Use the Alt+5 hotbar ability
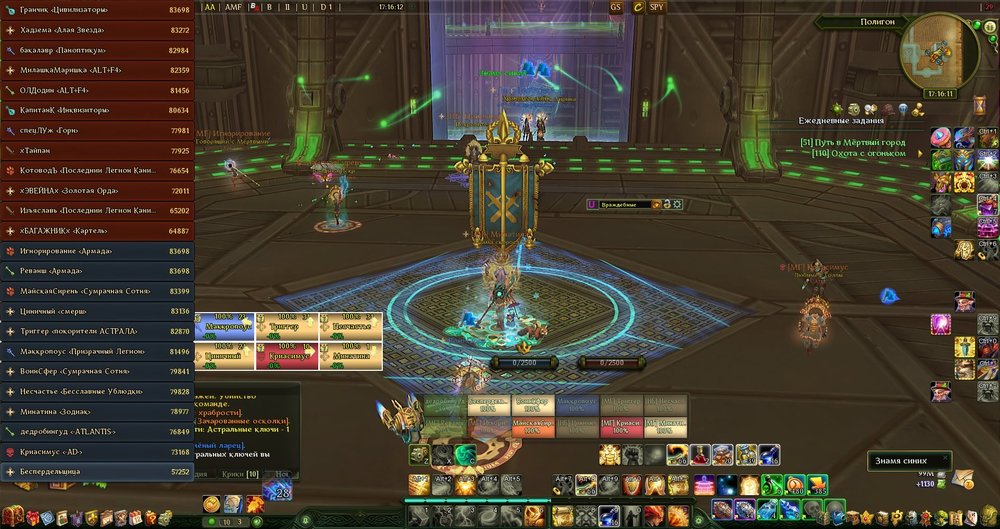This screenshot has width=1000, height=529. (513, 486)
